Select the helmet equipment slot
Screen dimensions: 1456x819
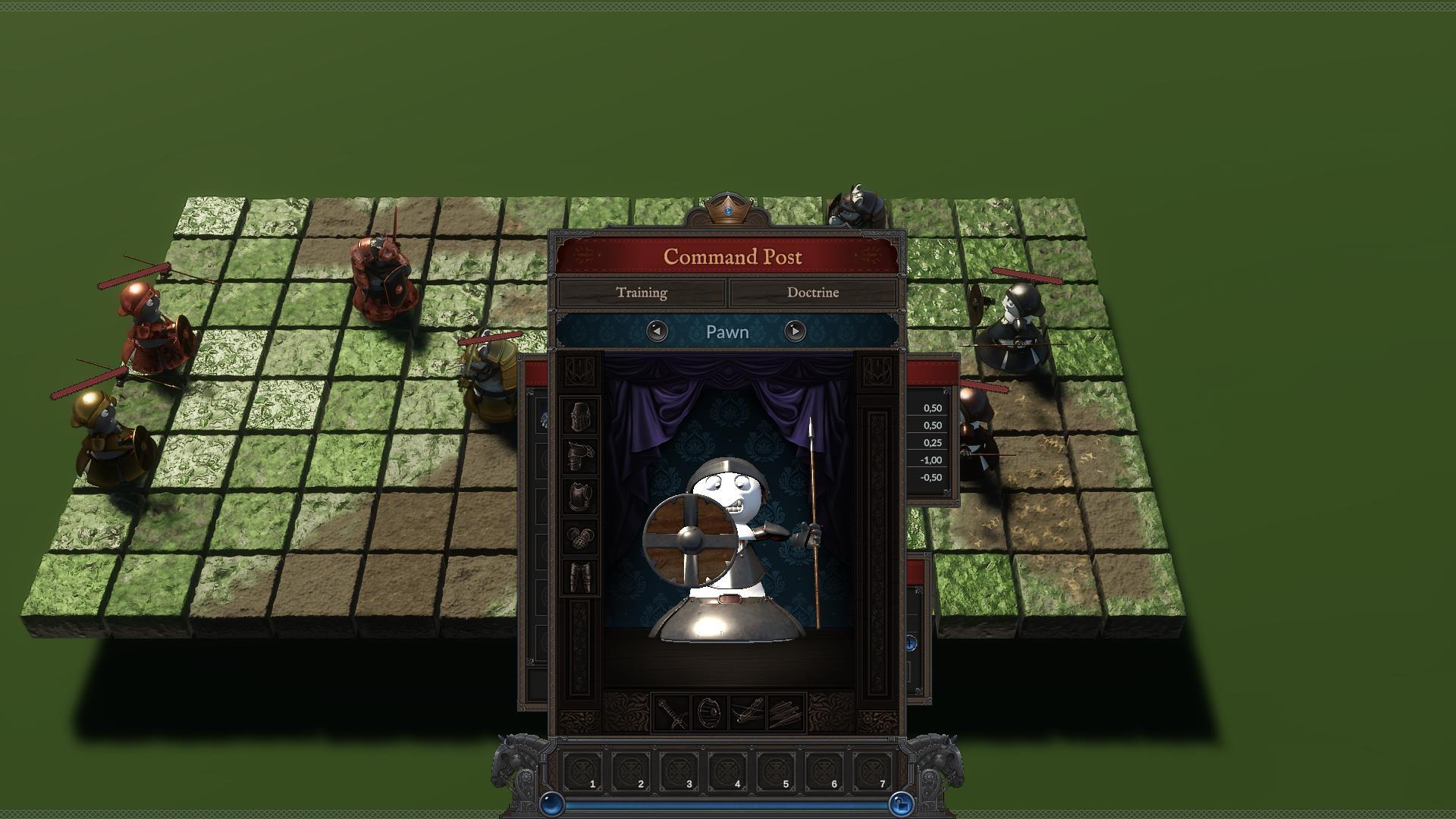click(x=580, y=414)
